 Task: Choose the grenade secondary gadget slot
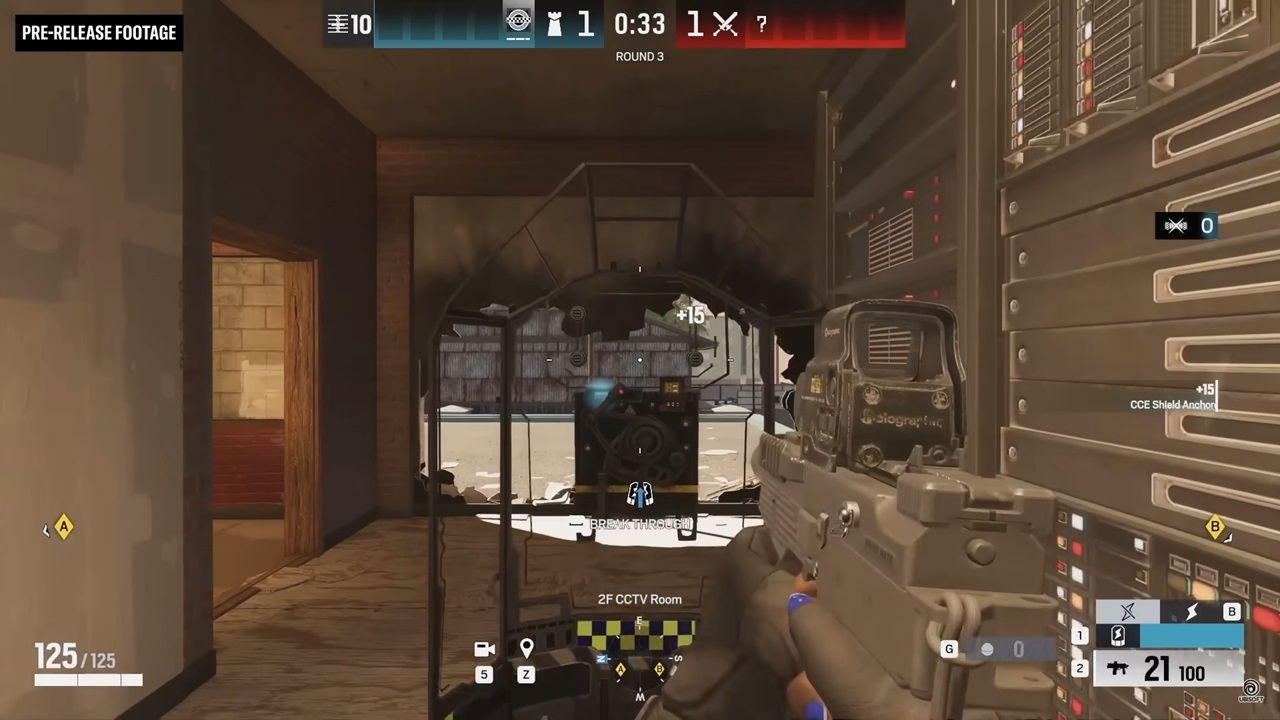coord(987,650)
